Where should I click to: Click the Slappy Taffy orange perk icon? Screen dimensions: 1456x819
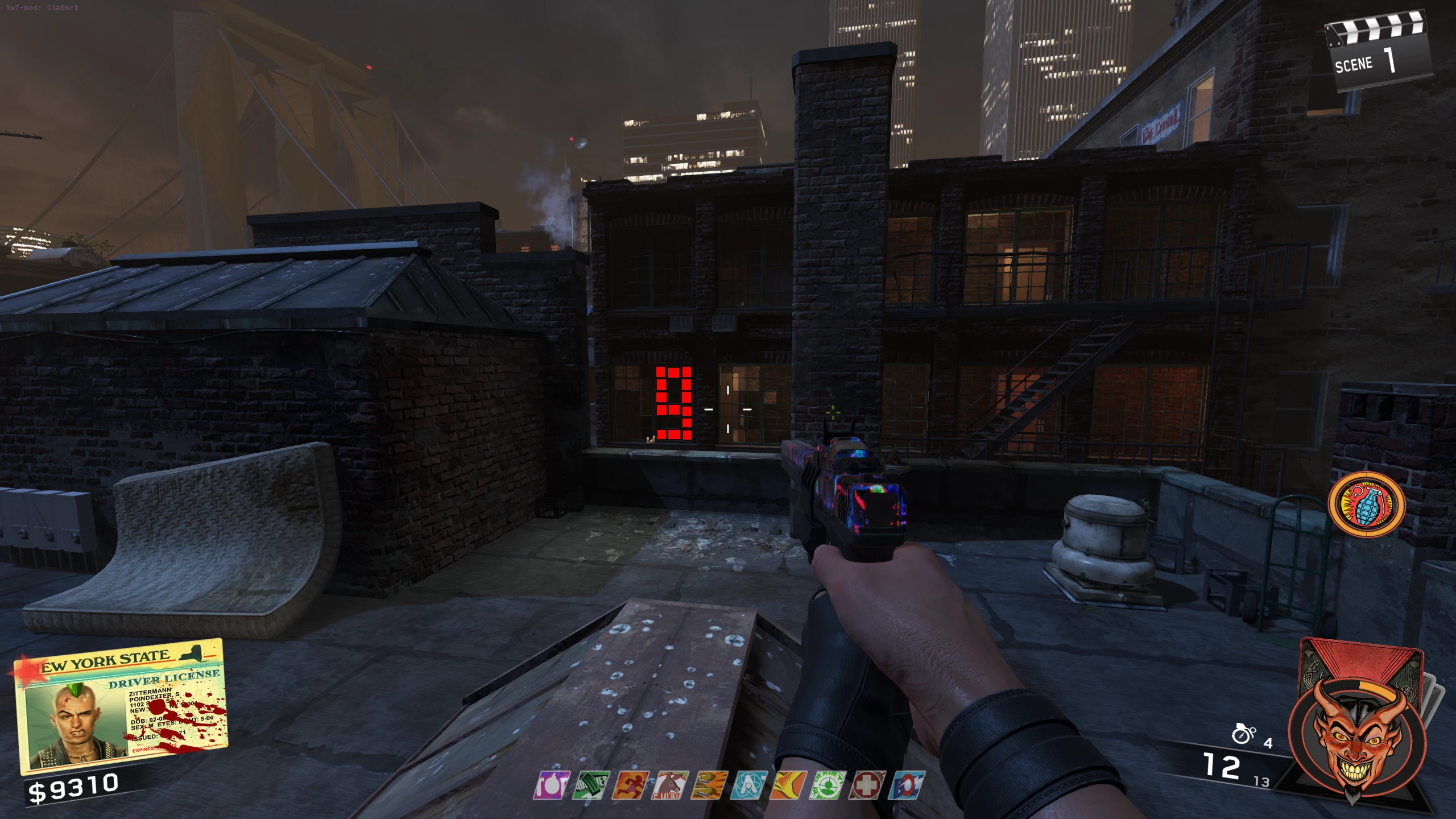tap(788, 785)
